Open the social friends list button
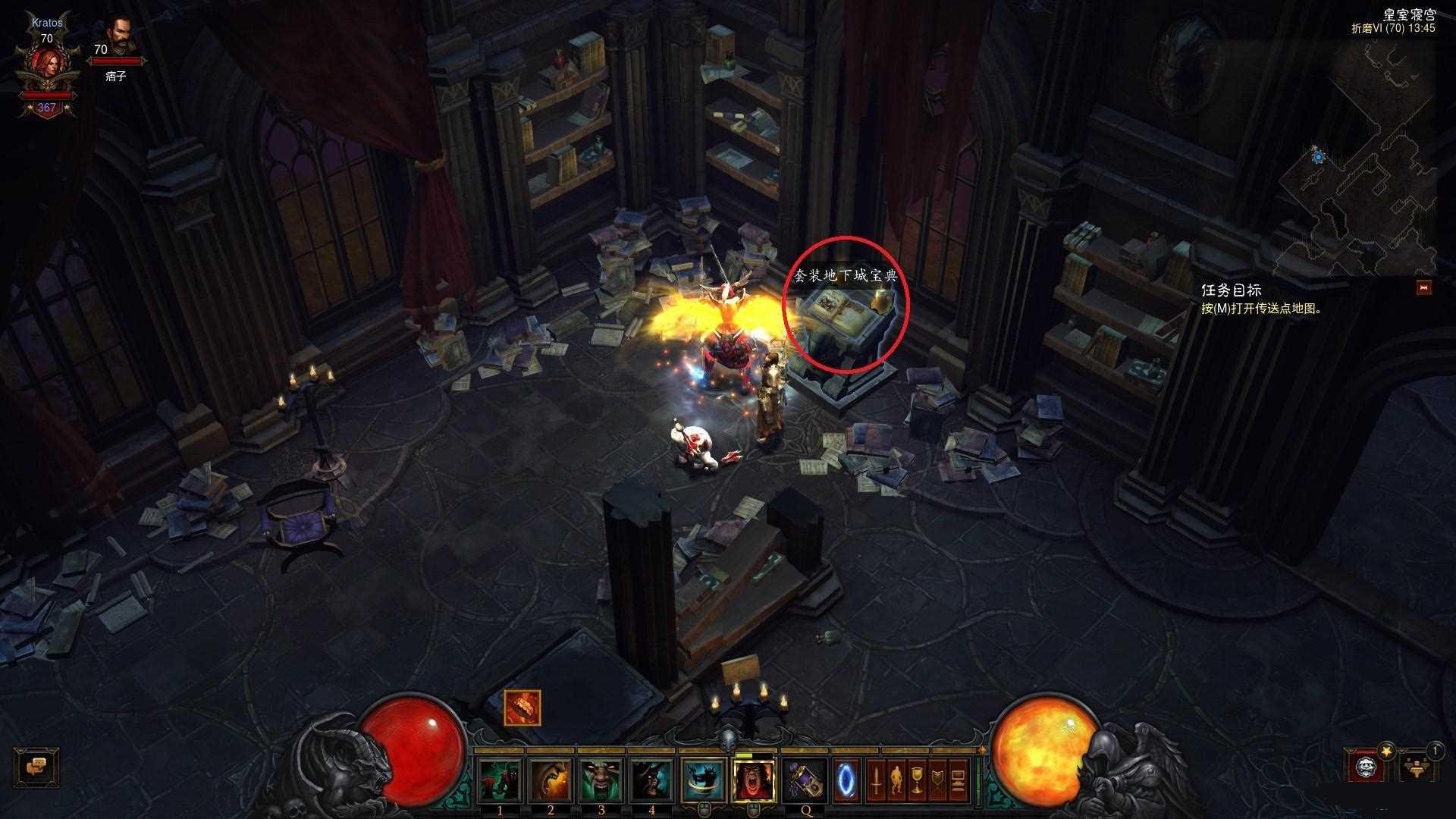The height and width of the screenshot is (819, 1456). pos(1415,767)
